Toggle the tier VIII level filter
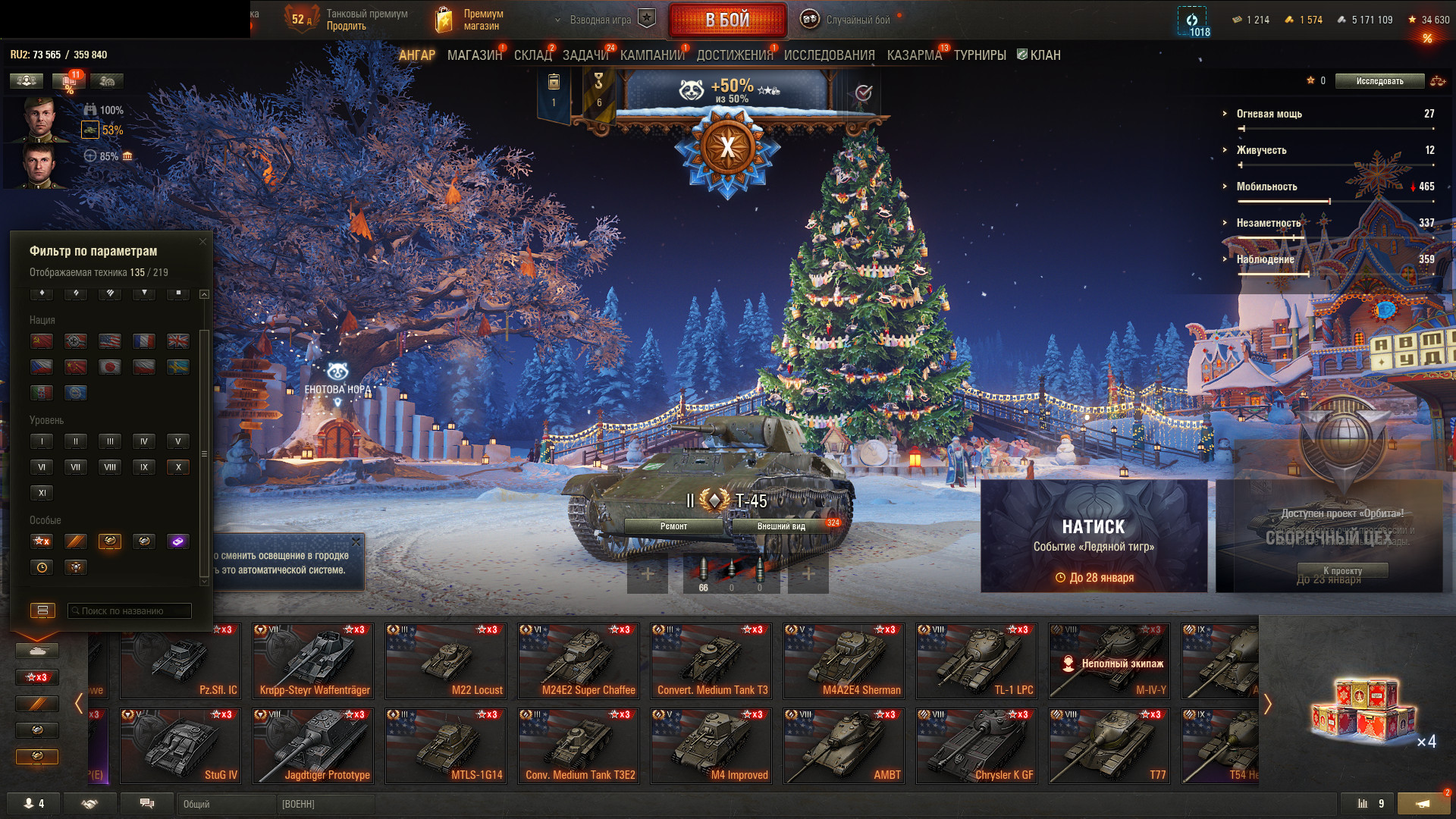 110,467
